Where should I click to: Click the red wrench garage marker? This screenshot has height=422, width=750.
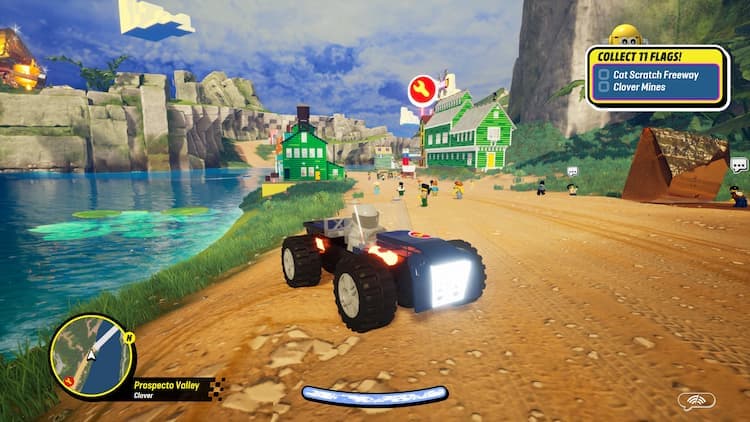tap(422, 91)
